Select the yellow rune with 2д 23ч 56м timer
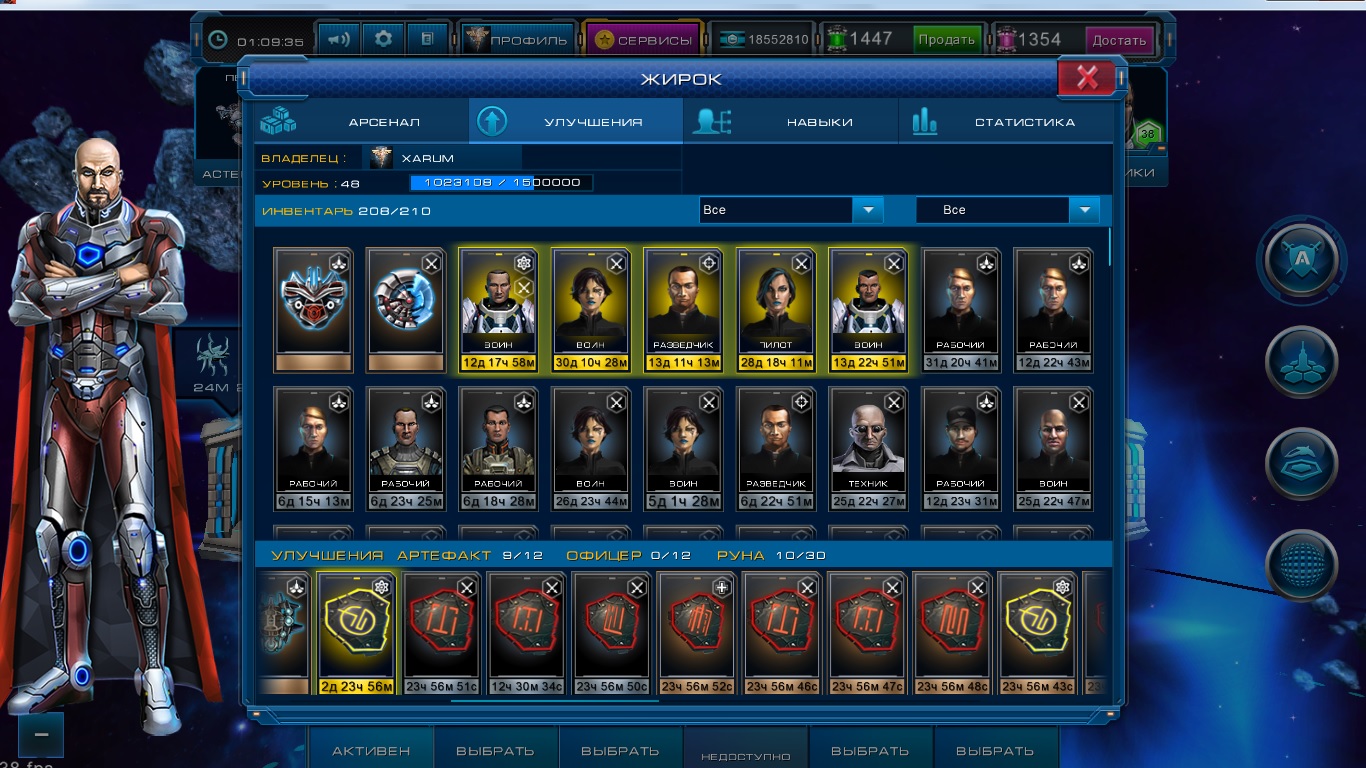 pos(357,632)
